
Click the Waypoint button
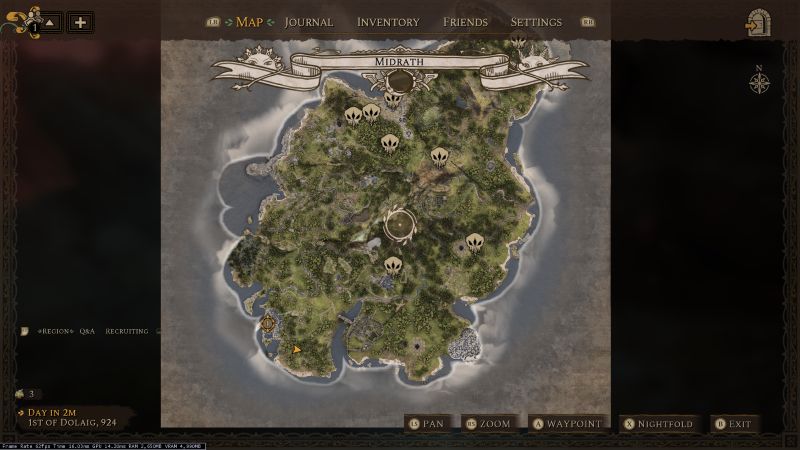coord(567,424)
